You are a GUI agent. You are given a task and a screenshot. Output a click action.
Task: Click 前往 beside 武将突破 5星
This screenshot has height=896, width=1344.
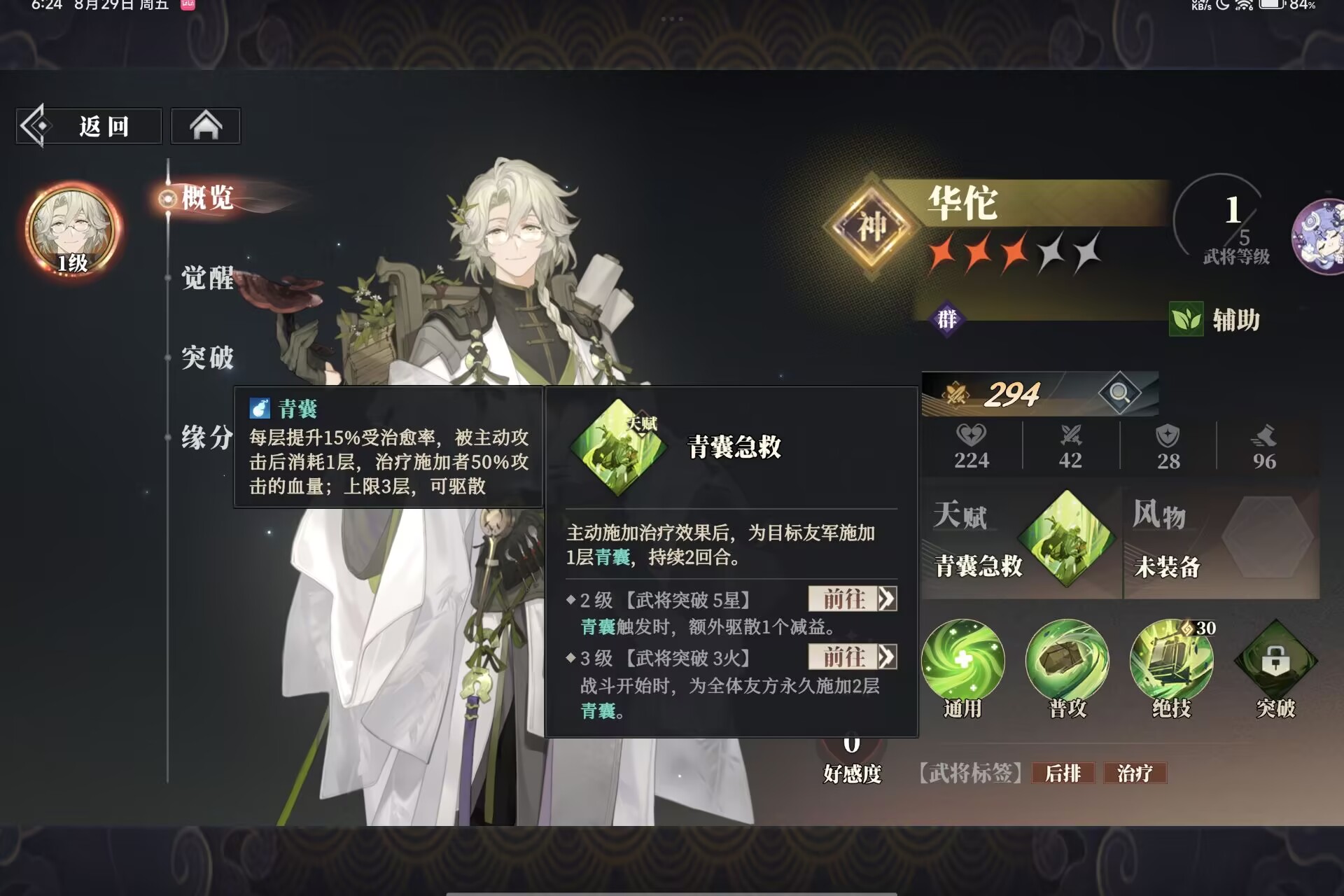click(851, 600)
